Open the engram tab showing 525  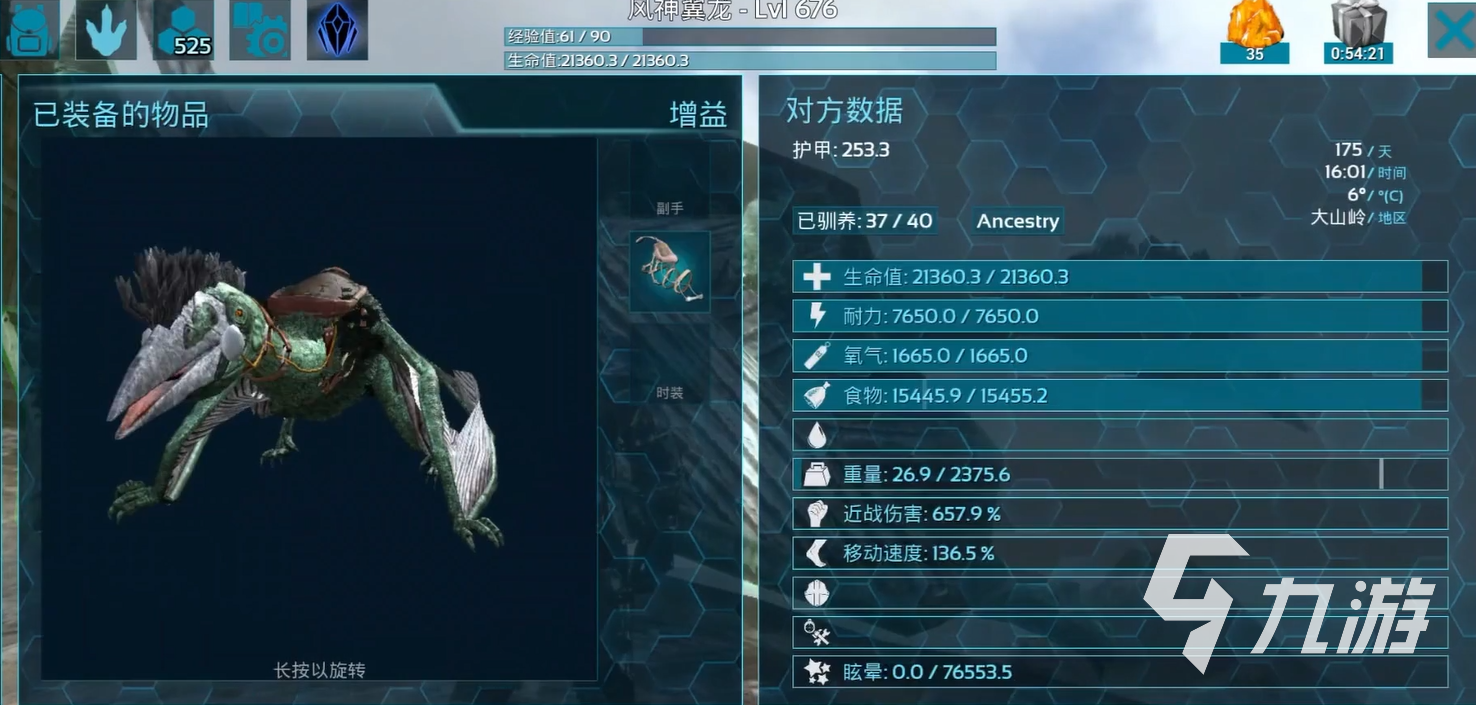coord(184,30)
